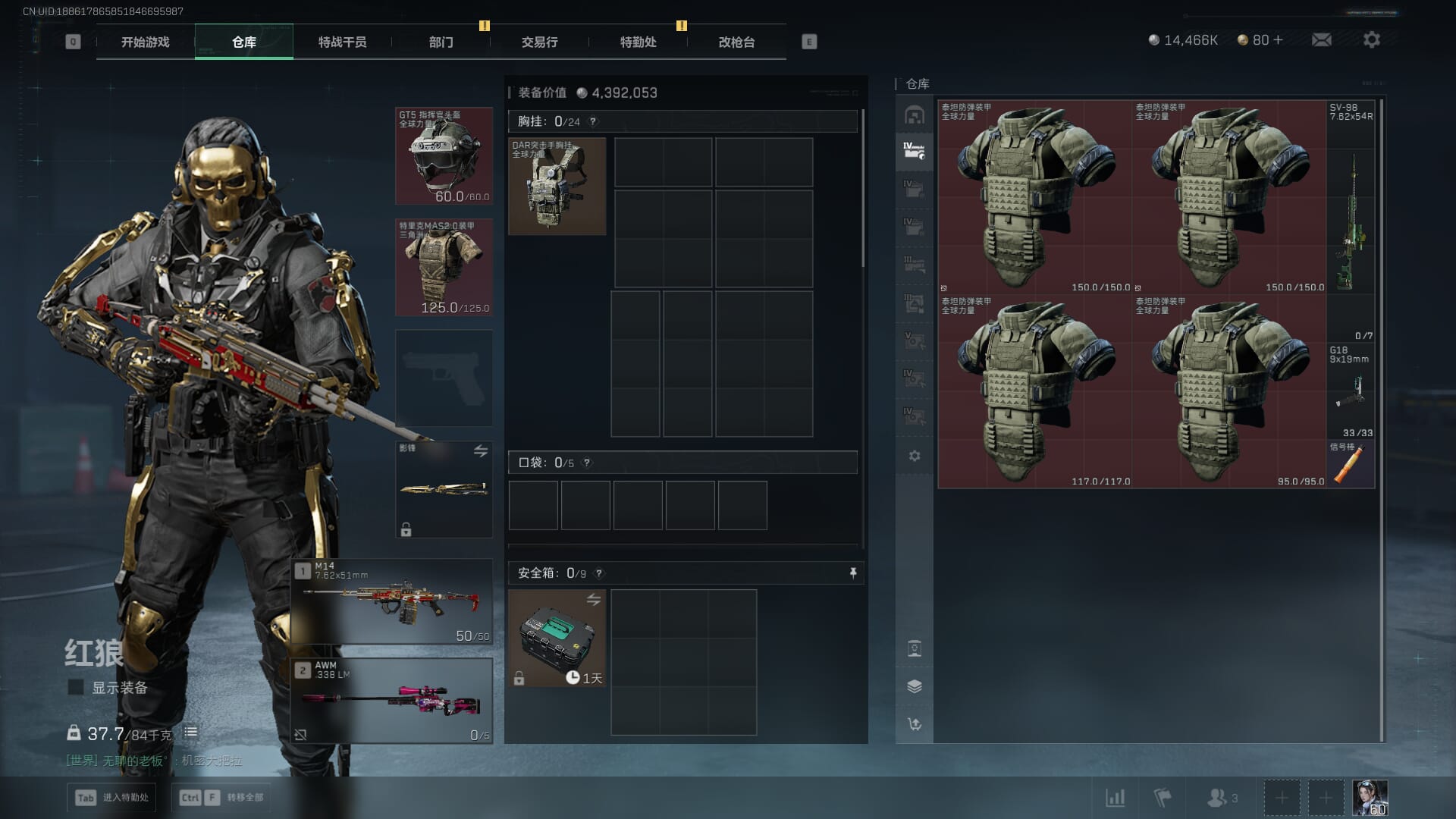The width and height of the screenshot is (1456, 819).
Task: Select the 特勤处 tab
Action: coord(638,42)
